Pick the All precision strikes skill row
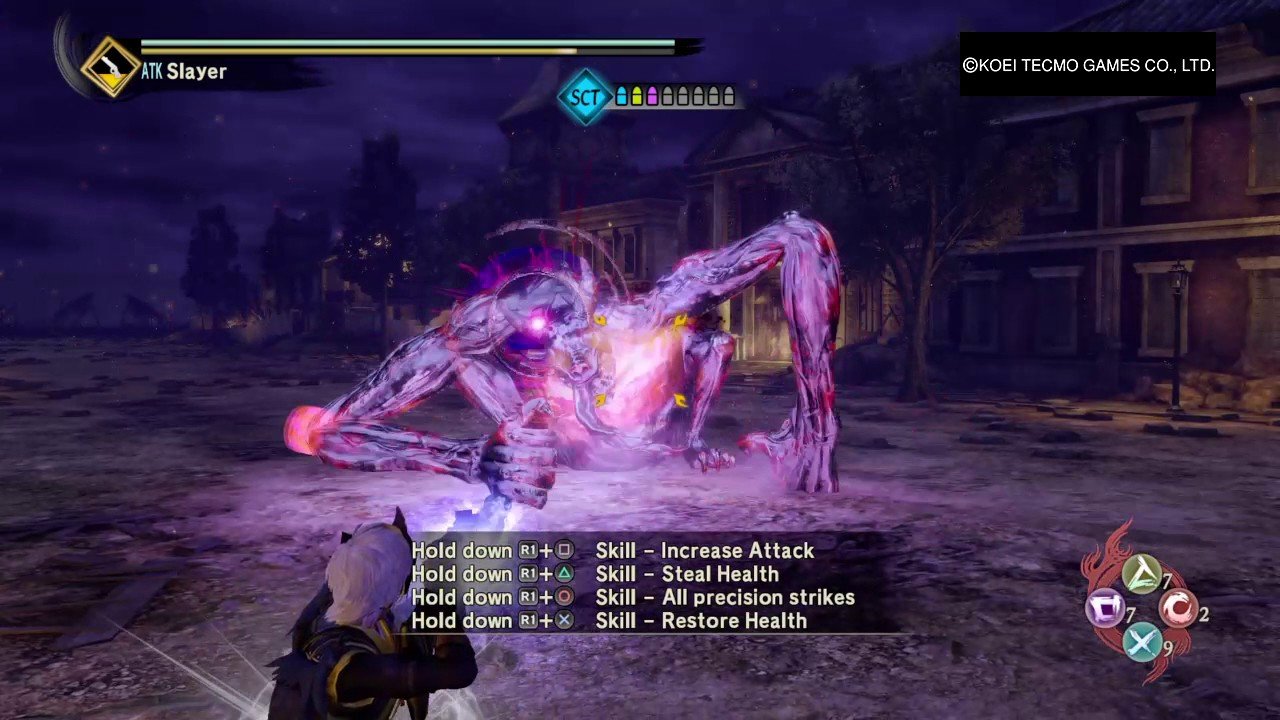This screenshot has width=1280, height=720. point(633,597)
